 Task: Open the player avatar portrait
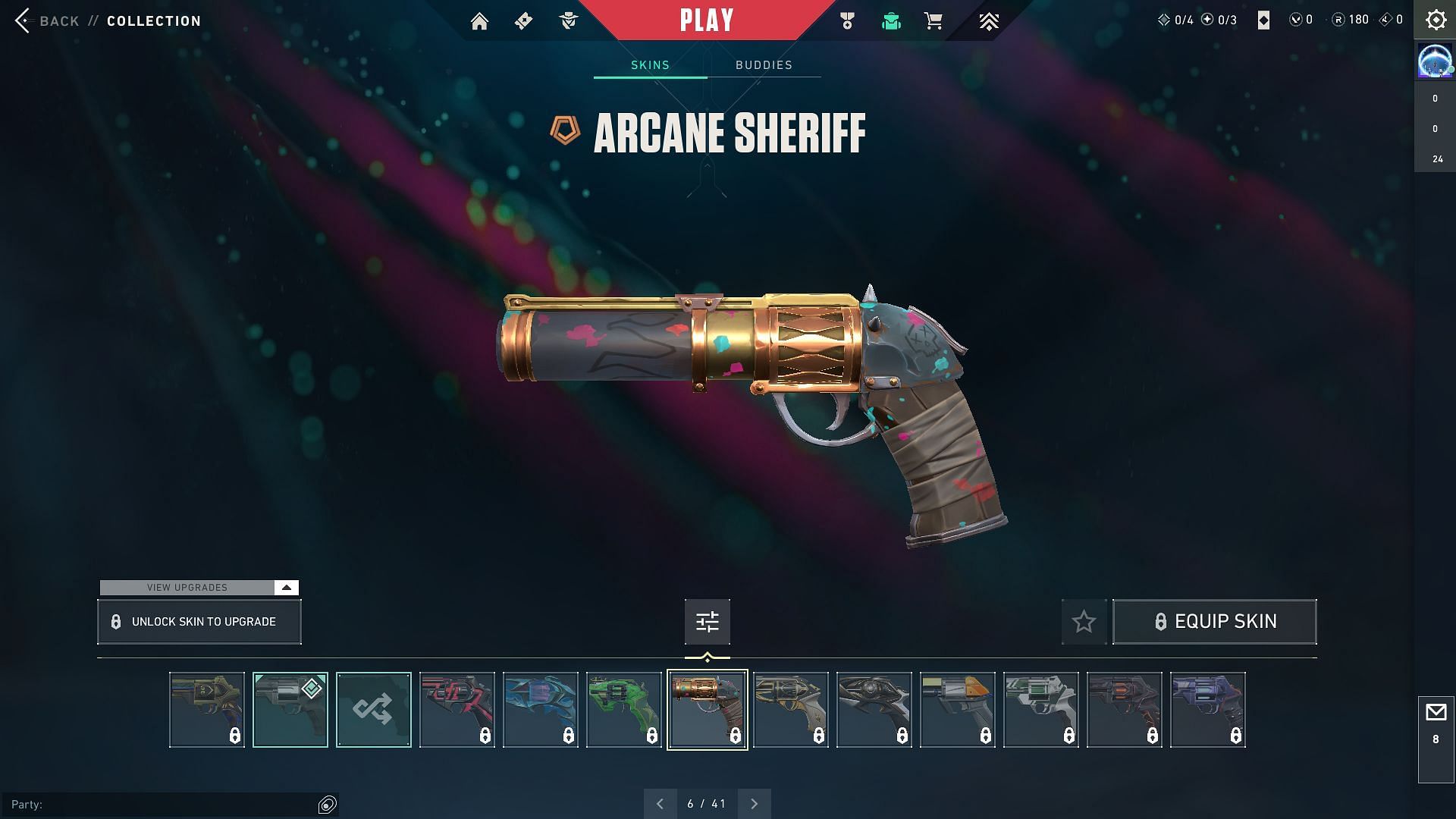point(1435,61)
